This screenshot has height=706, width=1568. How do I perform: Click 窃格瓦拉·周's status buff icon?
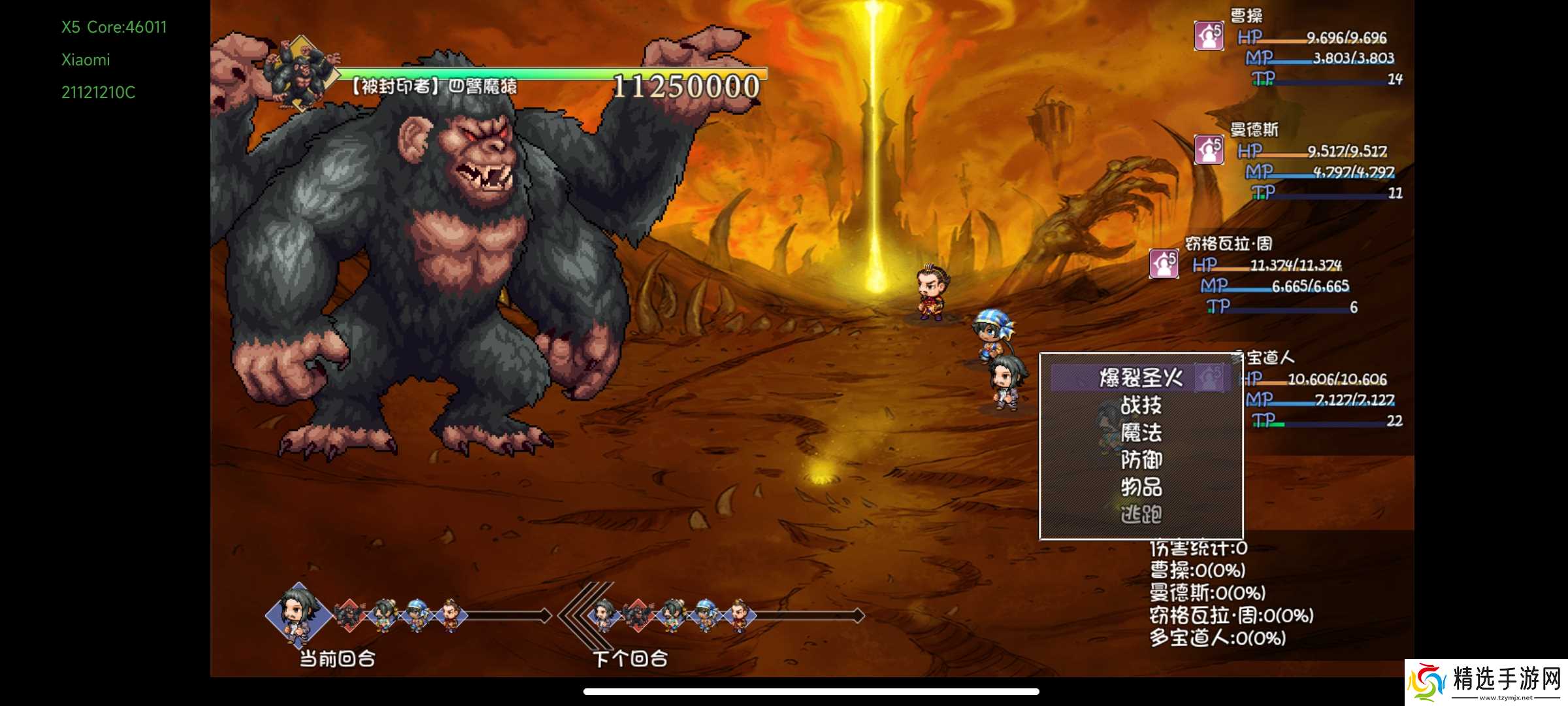[1164, 263]
